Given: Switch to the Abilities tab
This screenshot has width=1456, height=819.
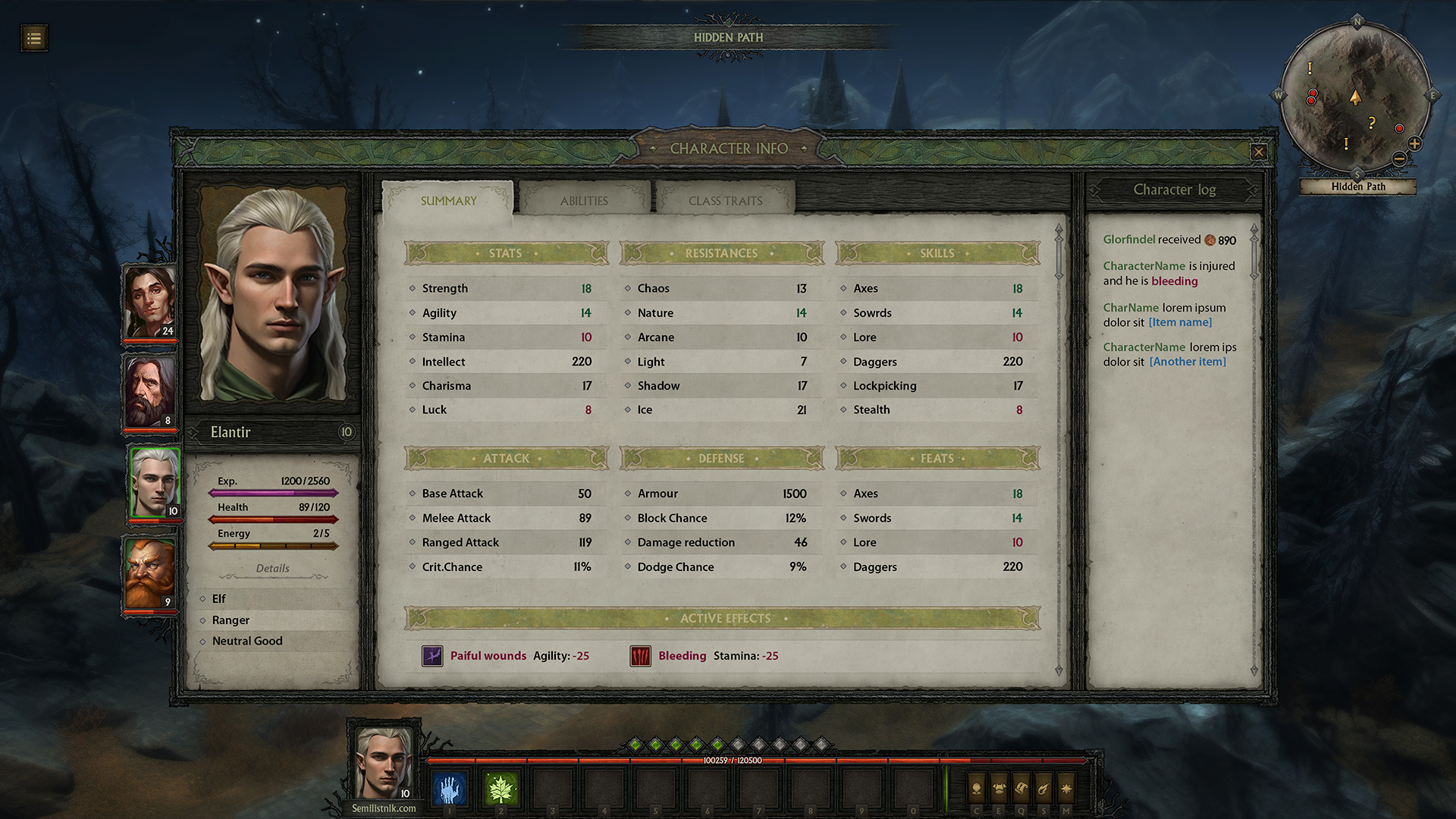Looking at the screenshot, I should coord(584,200).
